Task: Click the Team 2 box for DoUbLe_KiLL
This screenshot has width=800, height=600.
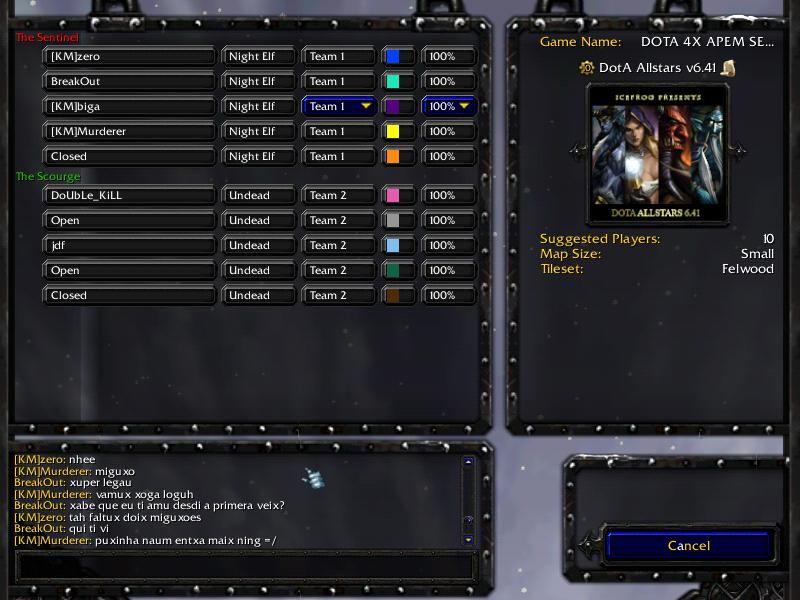Action: point(339,195)
